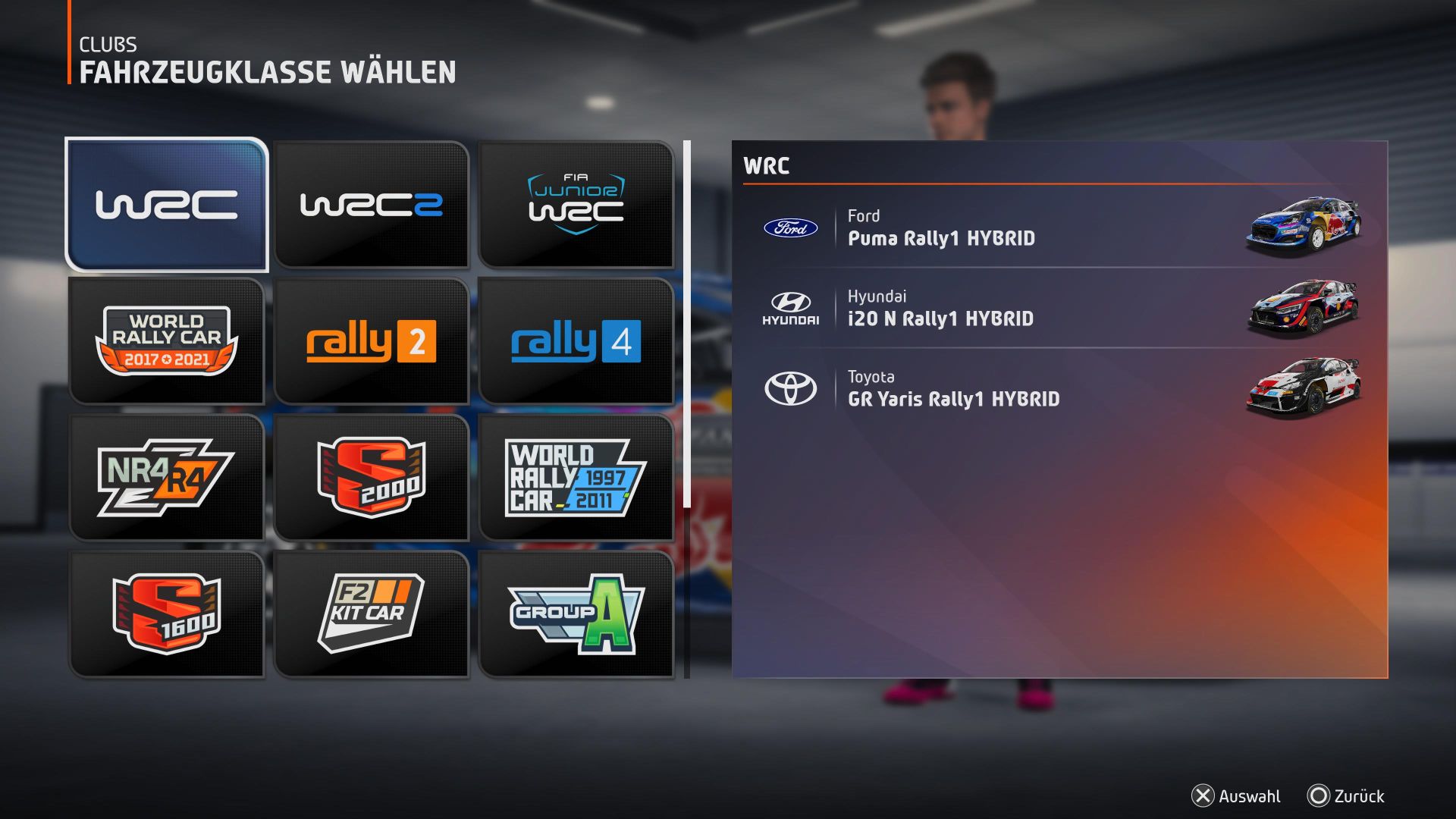1456x819 pixels.
Task: Open the FIA Junior WRC class
Action: coord(578,203)
